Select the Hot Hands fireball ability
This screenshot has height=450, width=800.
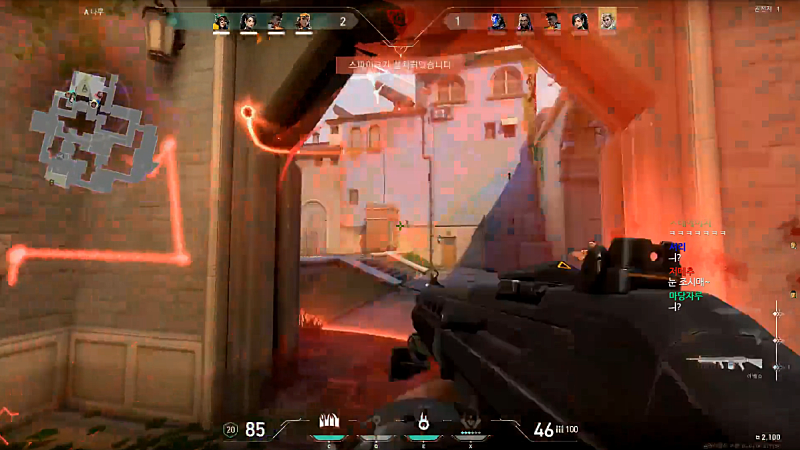(423, 421)
